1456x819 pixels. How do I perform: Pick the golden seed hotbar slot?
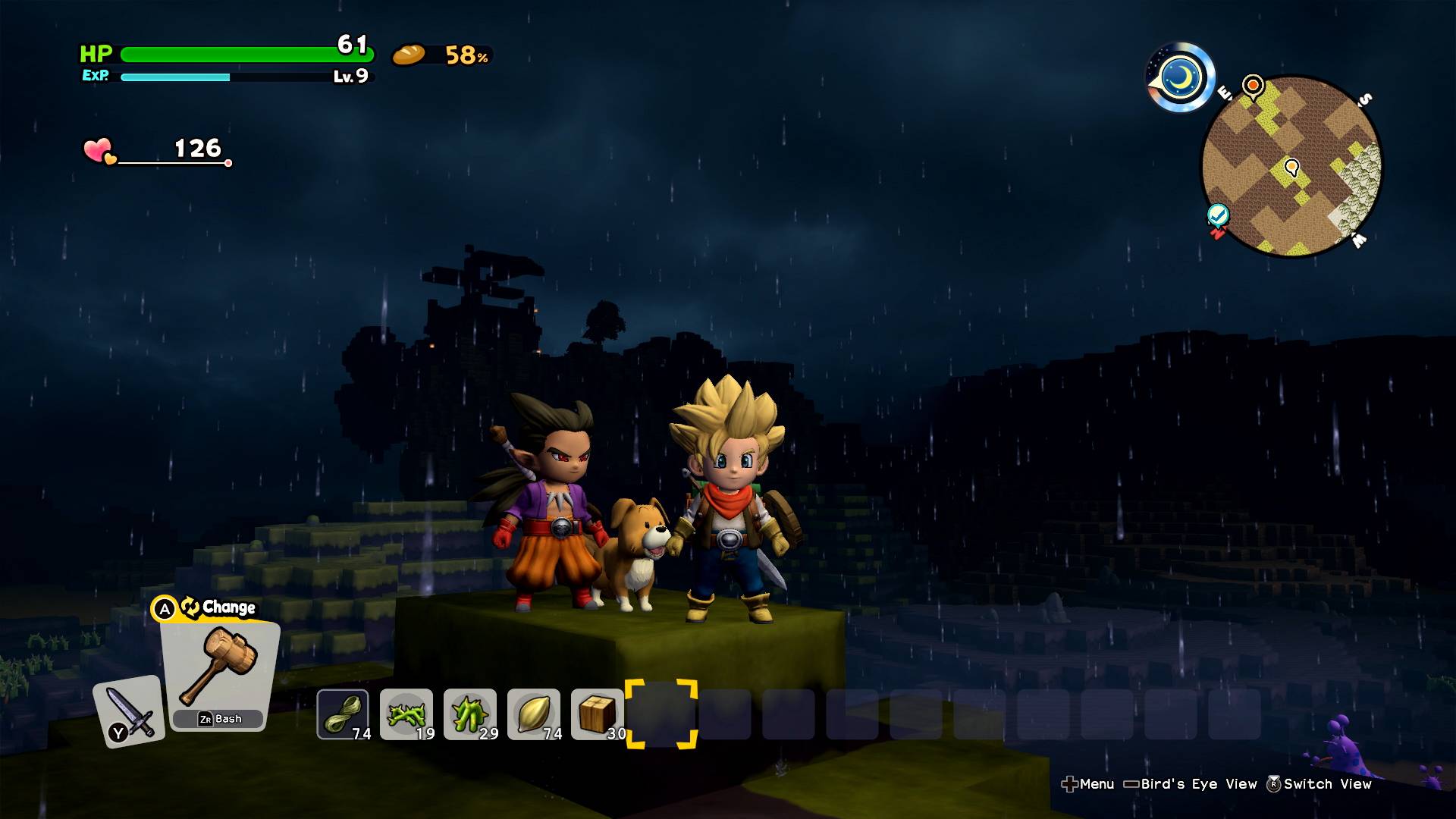[534, 714]
